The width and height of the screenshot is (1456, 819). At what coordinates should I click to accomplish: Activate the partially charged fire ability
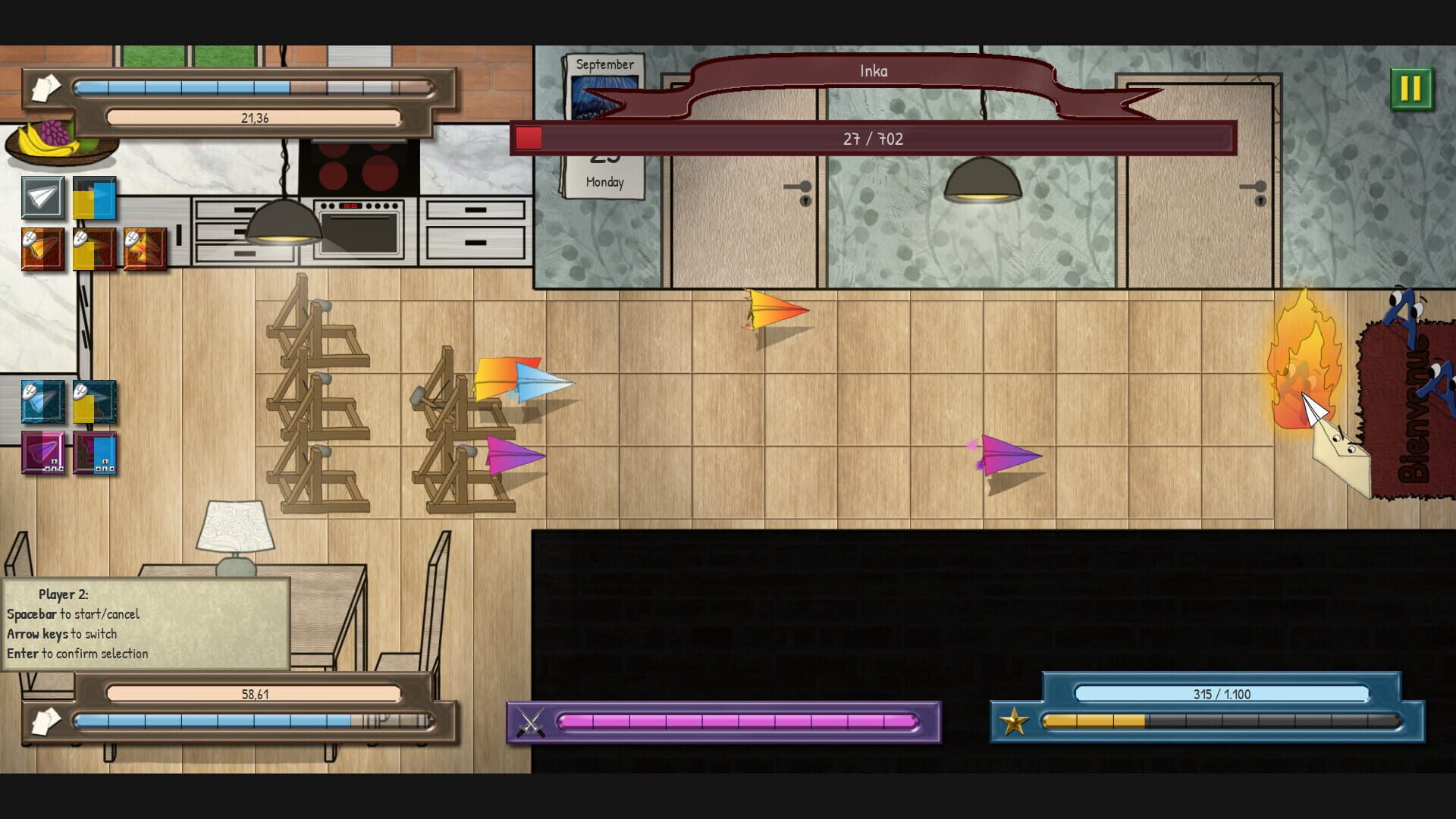click(x=93, y=250)
